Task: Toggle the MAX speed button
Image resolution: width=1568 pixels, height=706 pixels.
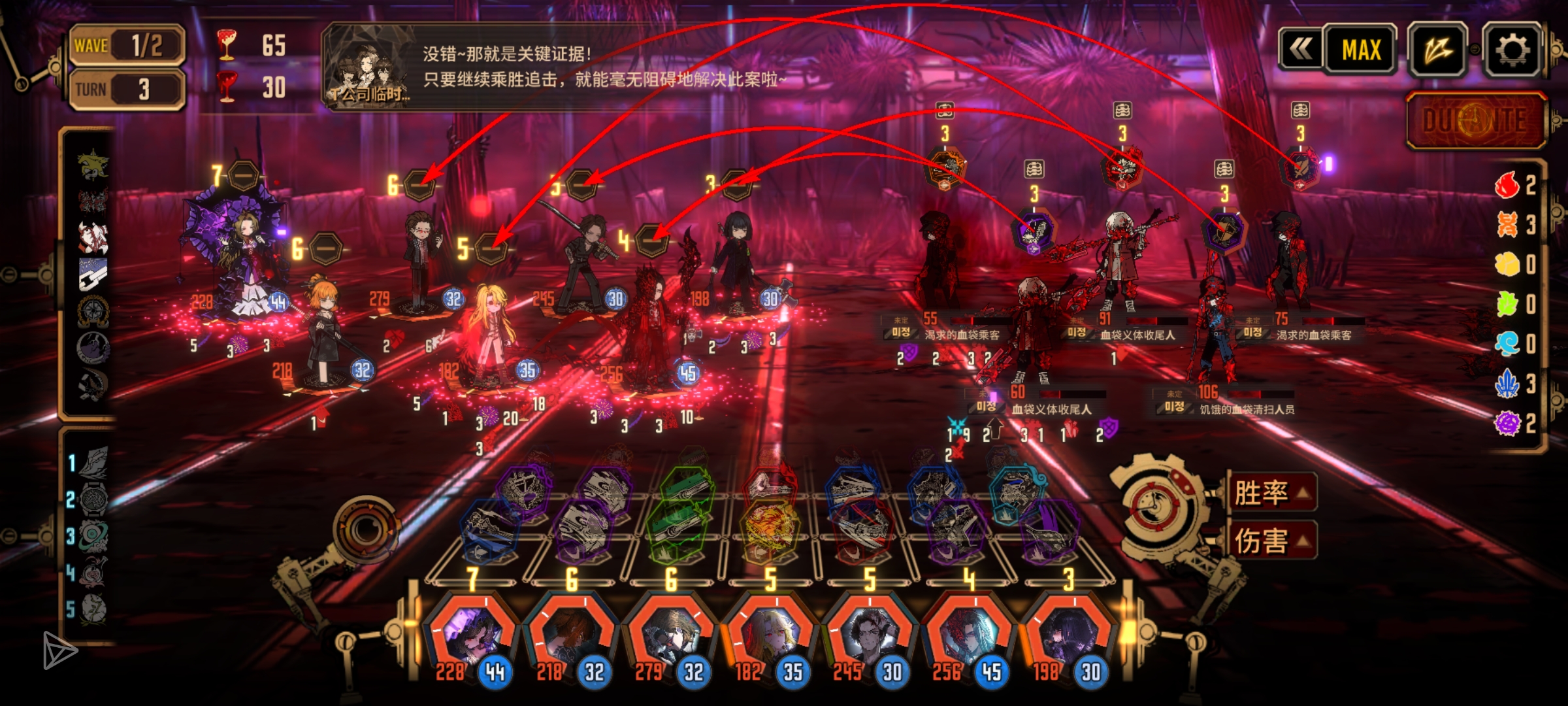Action: (1361, 50)
